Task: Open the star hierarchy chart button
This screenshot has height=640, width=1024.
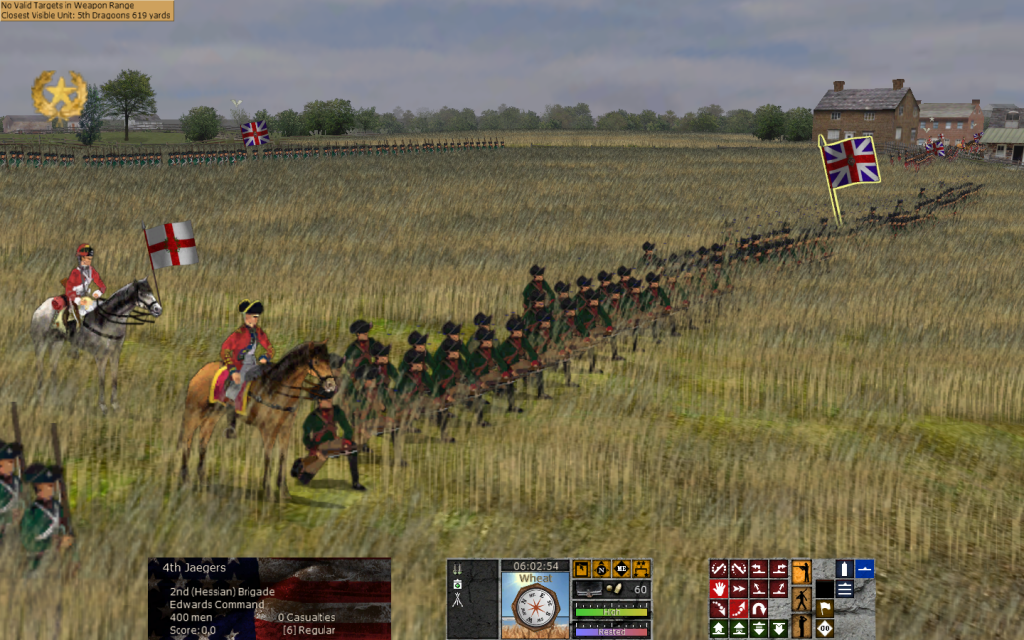Action: (x=641, y=568)
